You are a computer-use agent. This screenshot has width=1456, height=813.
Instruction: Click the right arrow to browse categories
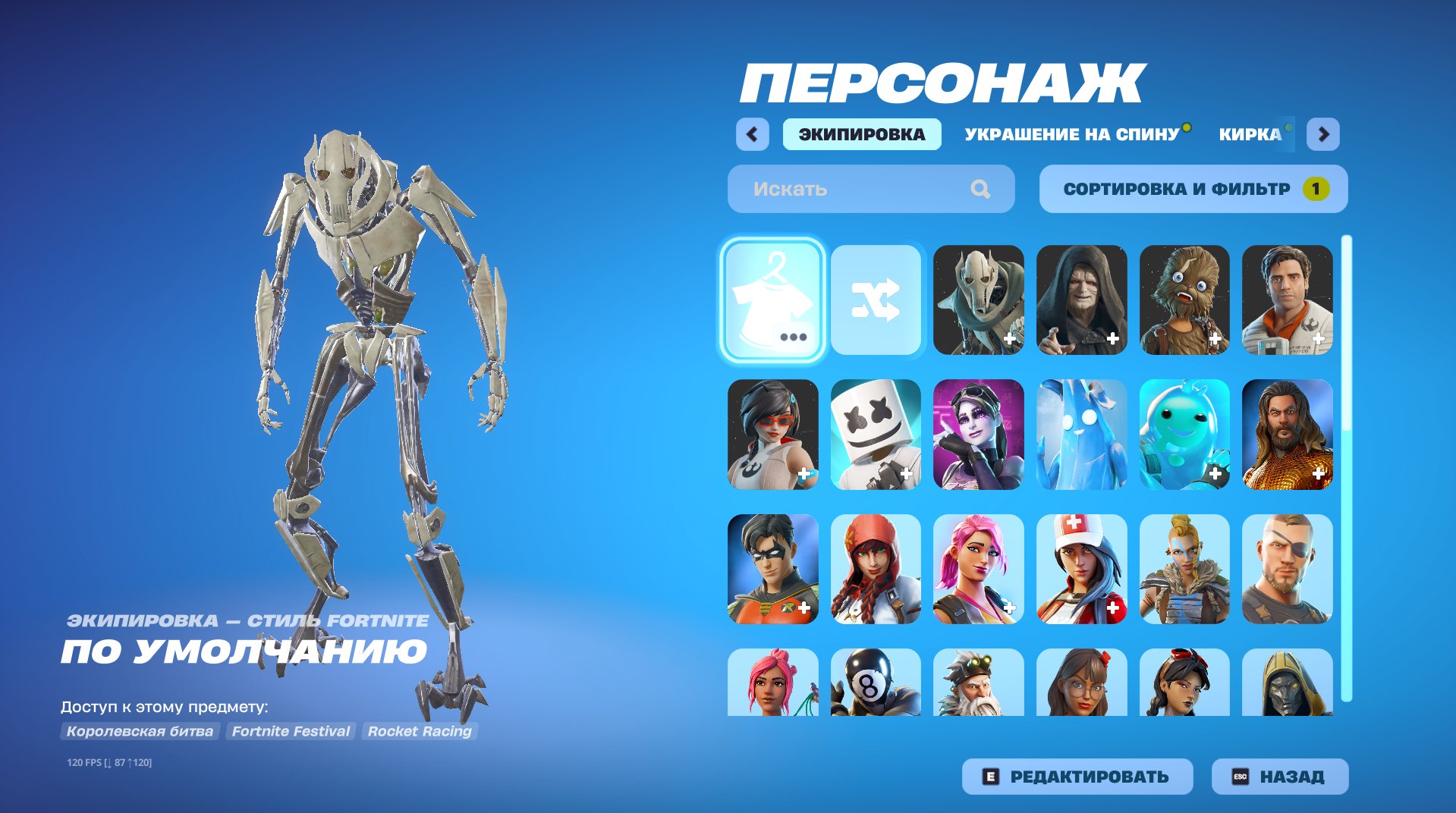1323,134
